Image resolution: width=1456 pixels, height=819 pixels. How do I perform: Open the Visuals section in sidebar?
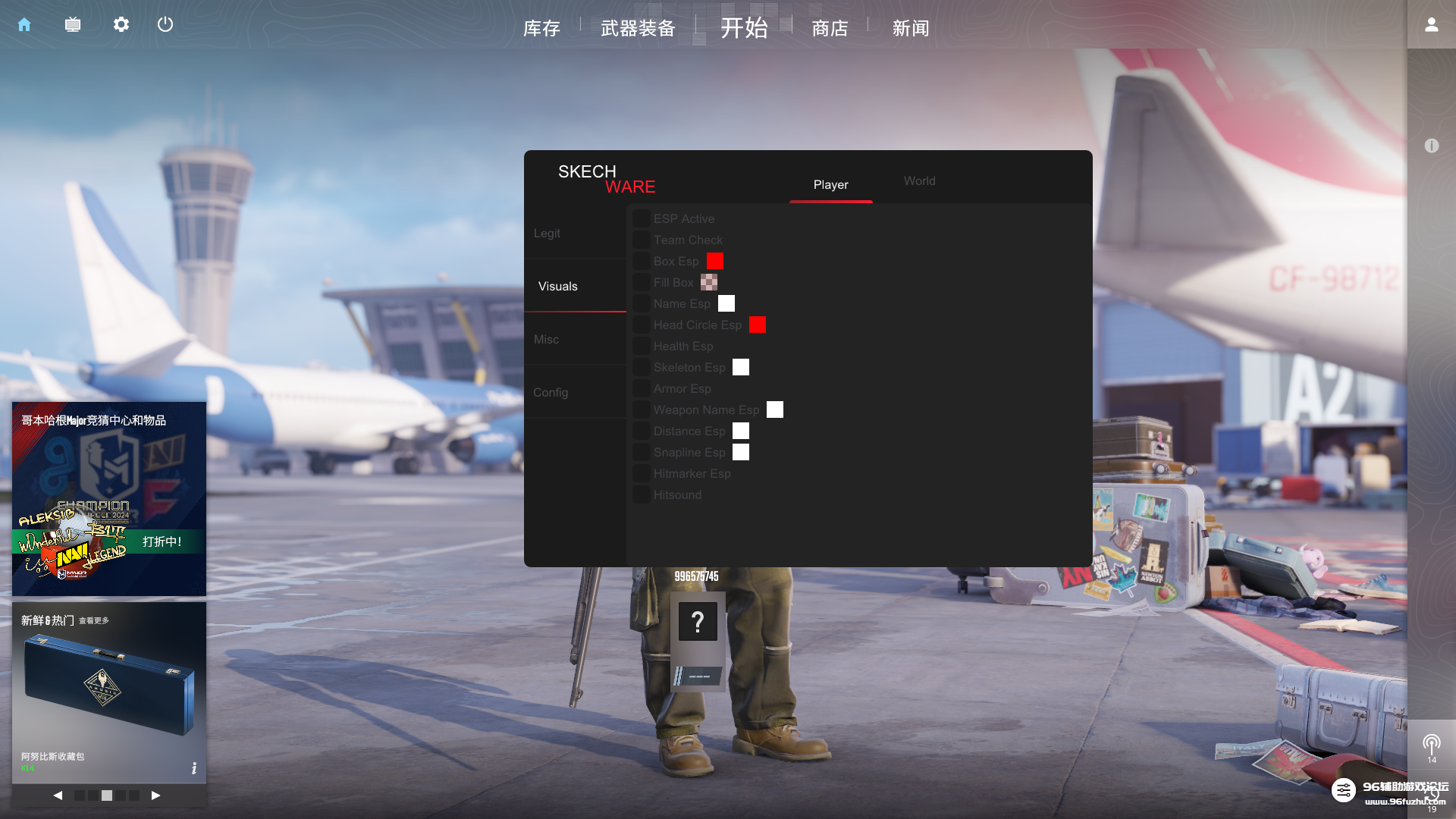[557, 286]
